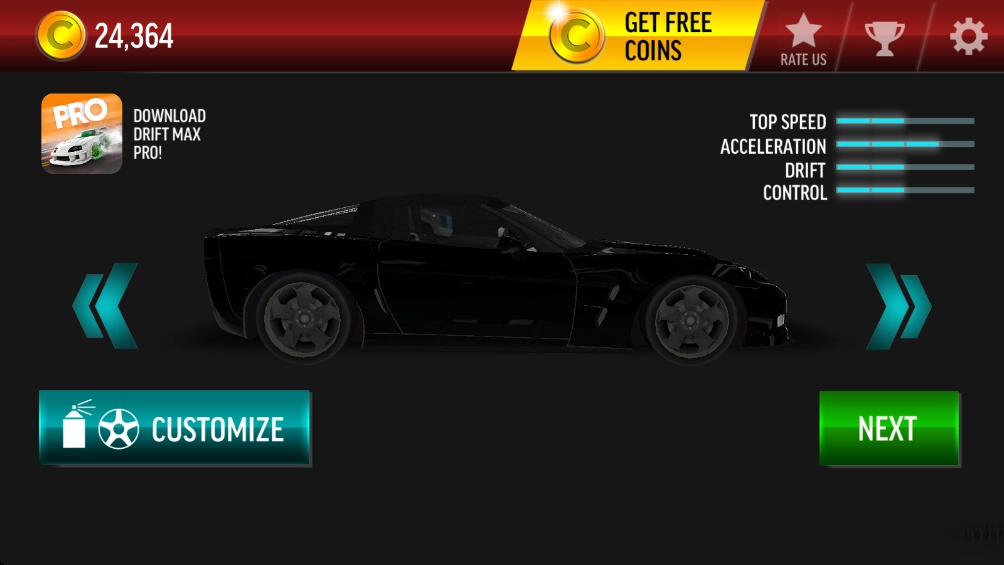The width and height of the screenshot is (1004, 565).
Task: Claim free coins via Get Free Coins
Action: (638, 36)
